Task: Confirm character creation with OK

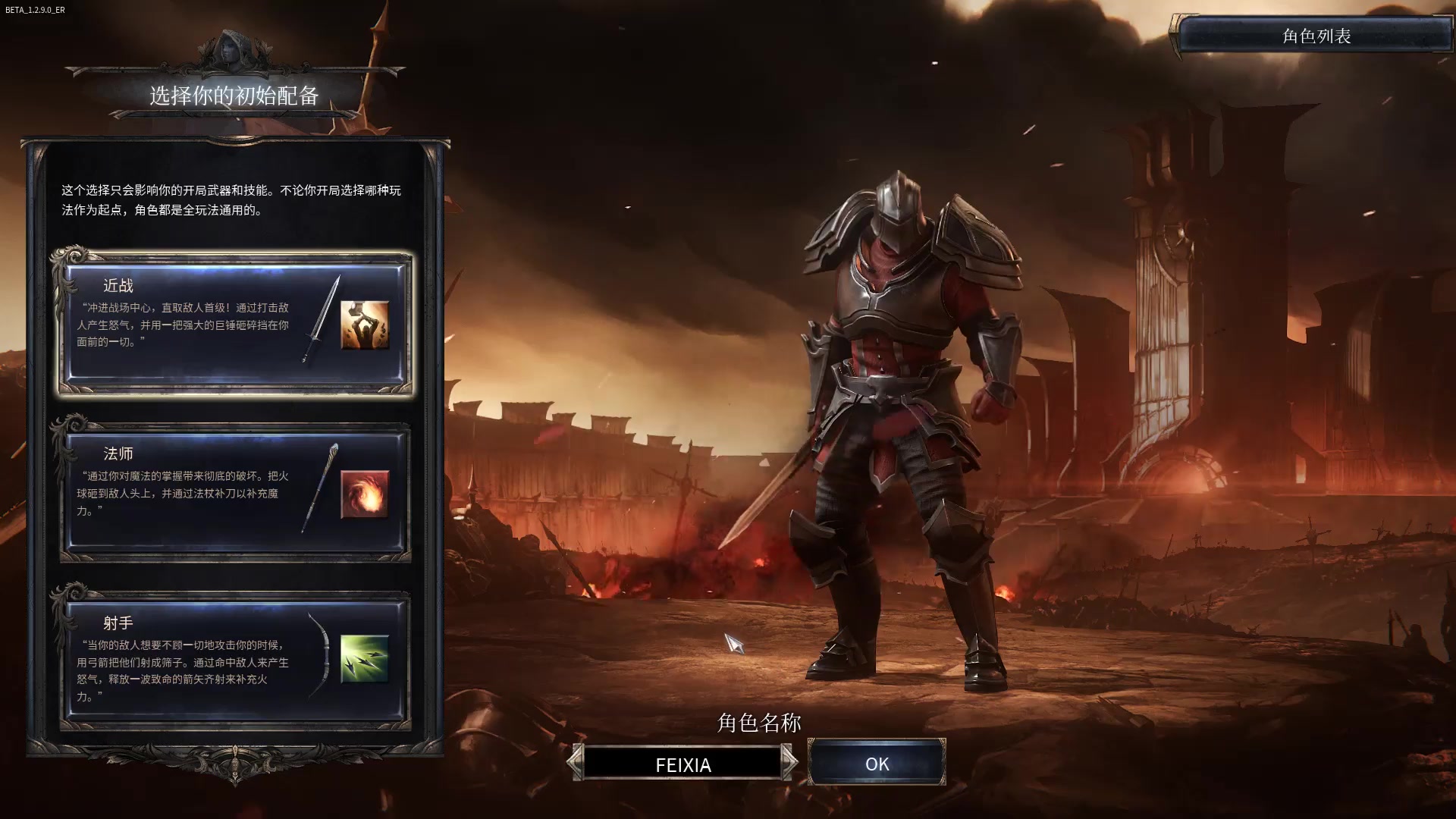Action: [877, 764]
